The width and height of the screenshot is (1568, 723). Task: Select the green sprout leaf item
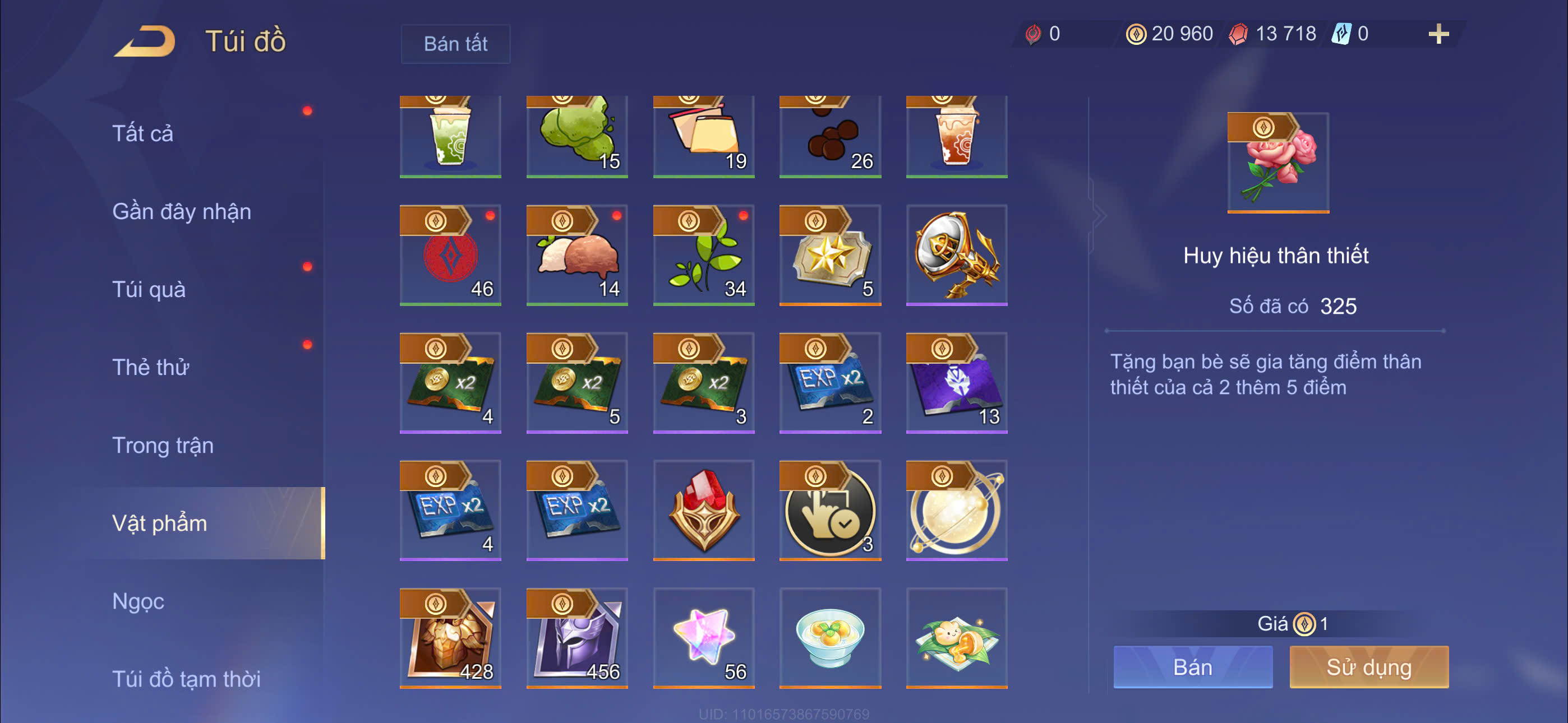[704, 255]
